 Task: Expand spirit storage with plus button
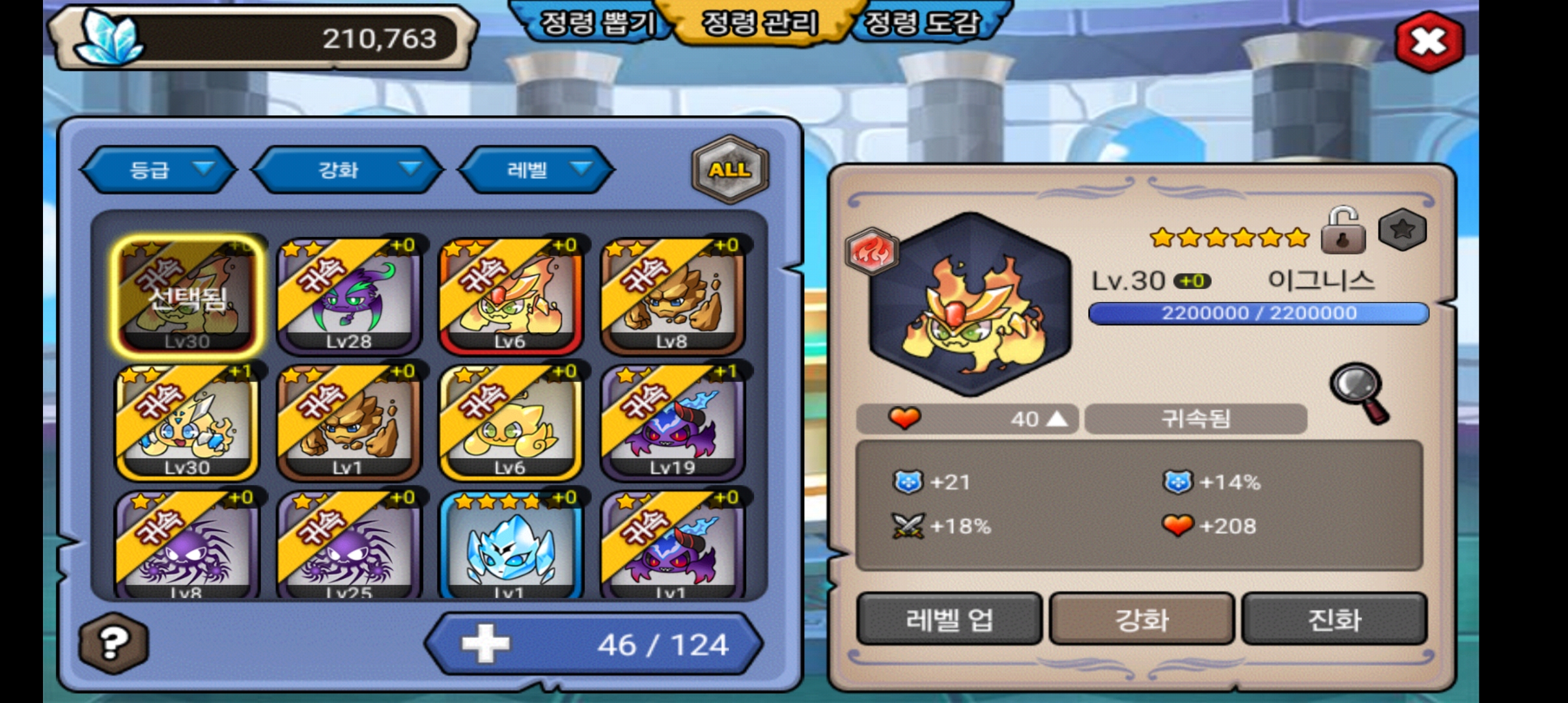[485, 644]
